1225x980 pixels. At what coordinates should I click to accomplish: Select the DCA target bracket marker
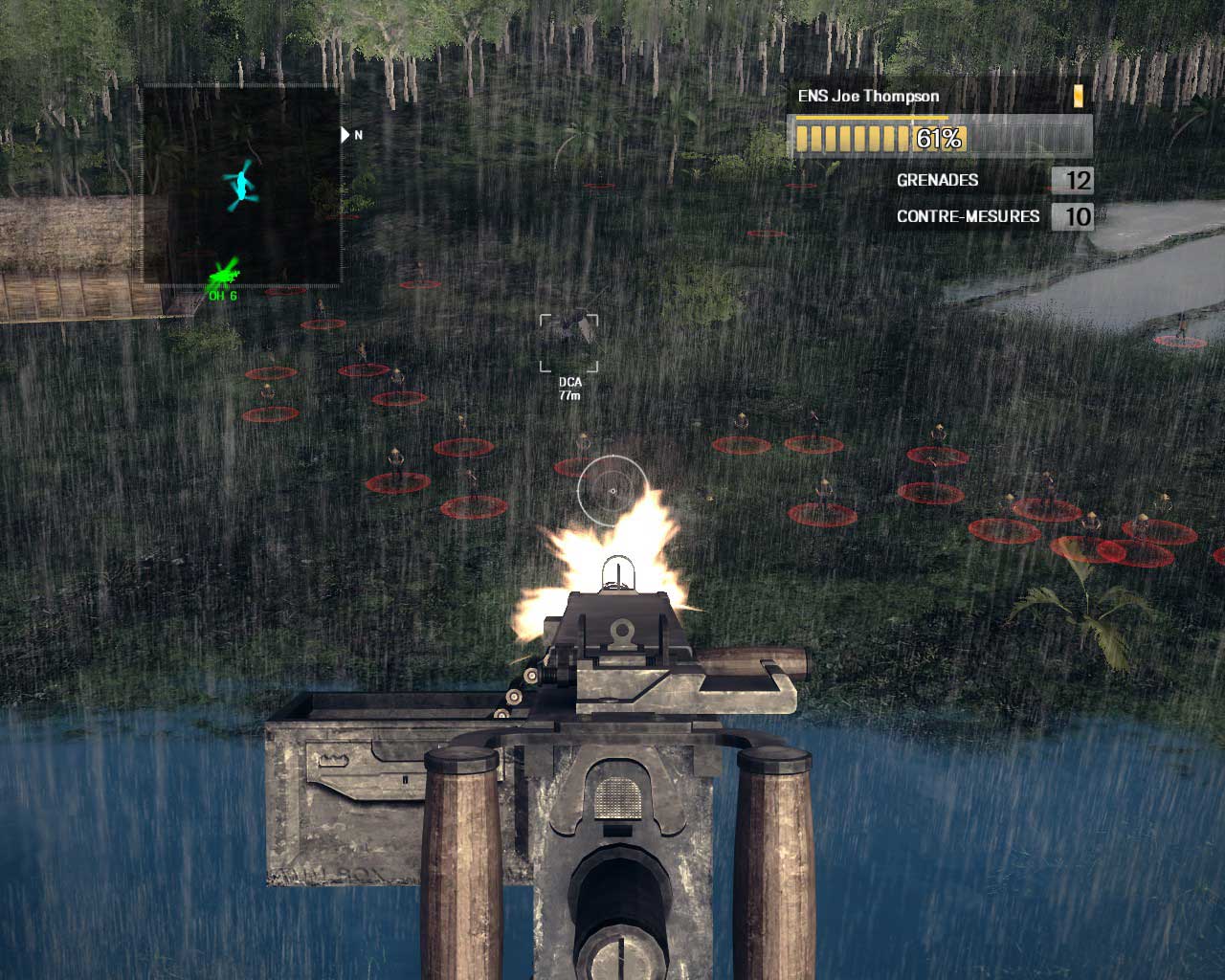pyautogui.click(x=569, y=342)
